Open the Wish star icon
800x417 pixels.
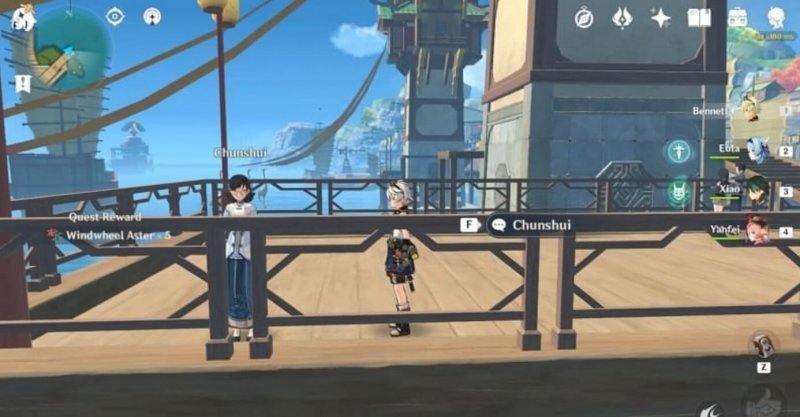pyautogui.click(x=660, y=17)
